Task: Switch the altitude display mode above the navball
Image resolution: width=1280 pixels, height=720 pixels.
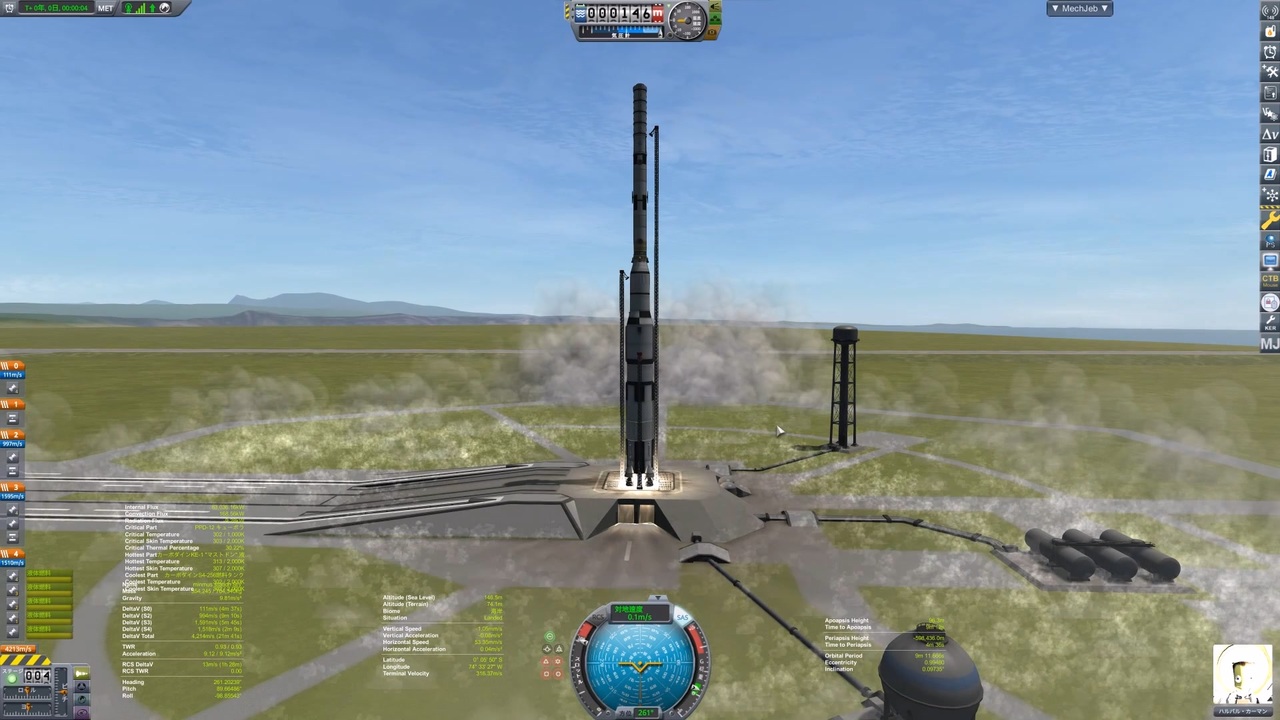Action: (x=640, y=612)
